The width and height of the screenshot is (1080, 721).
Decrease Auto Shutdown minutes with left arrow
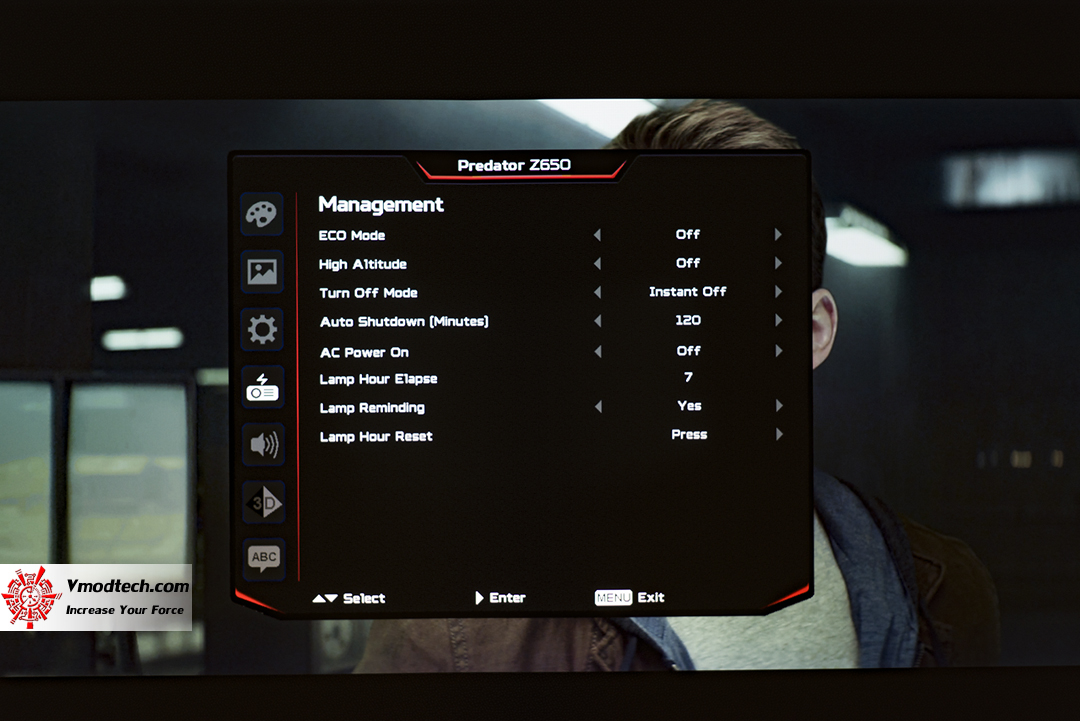tap(597, 321)
